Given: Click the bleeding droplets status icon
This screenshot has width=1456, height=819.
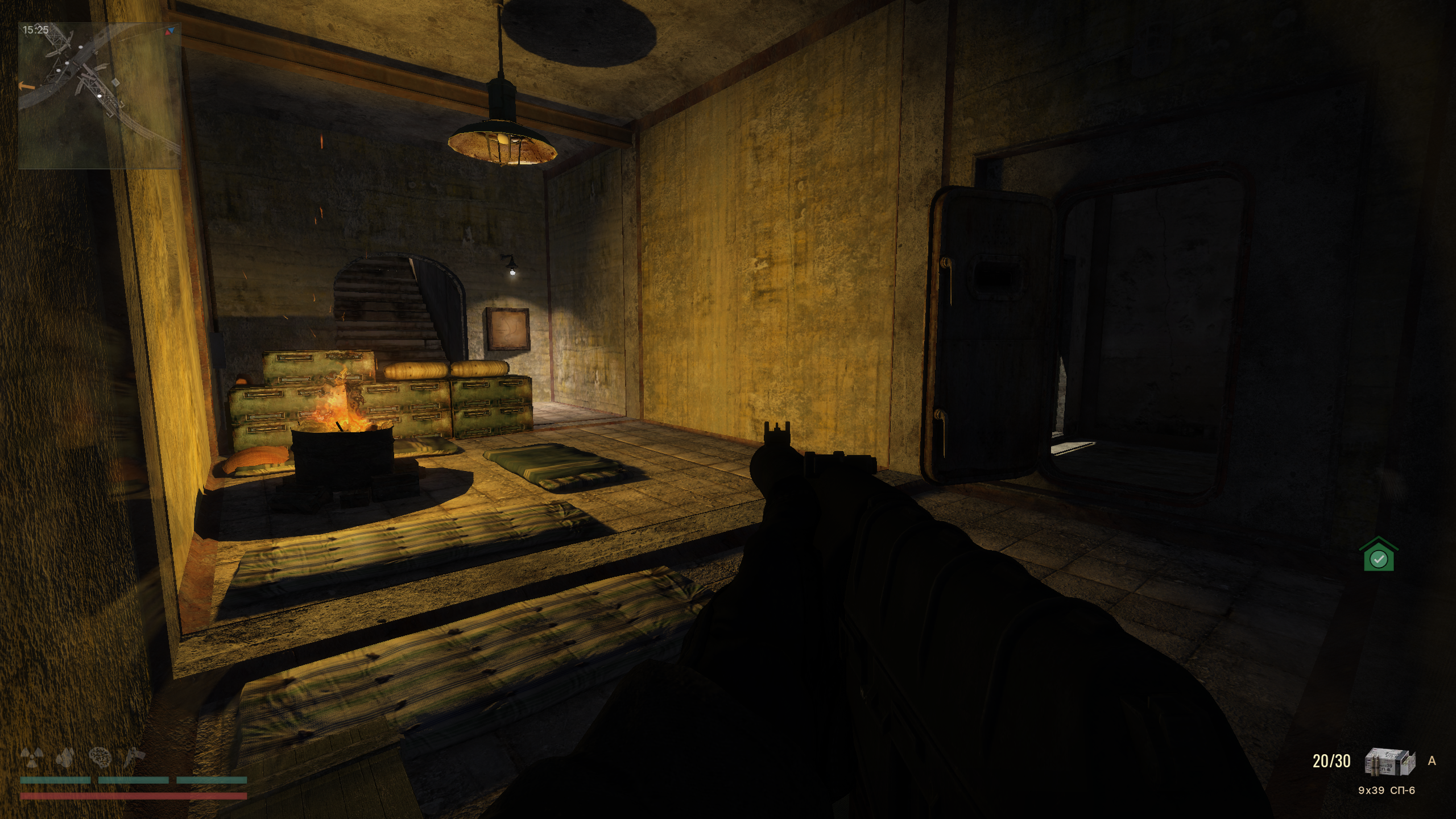Looking at the screenshot, I should click(67, 757).
